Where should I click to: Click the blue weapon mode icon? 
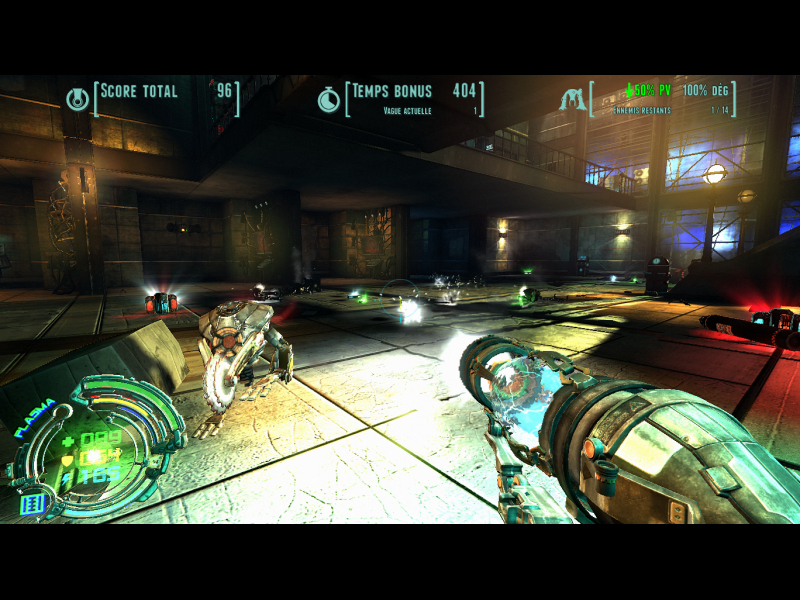click(34, 503)
